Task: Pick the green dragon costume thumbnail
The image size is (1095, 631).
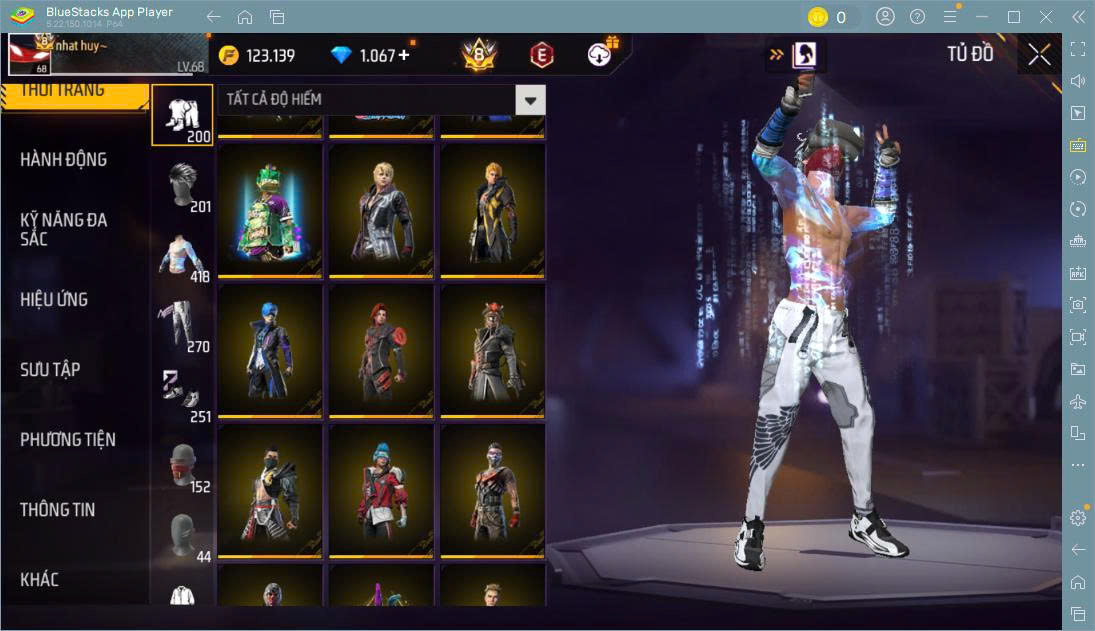Action: pyautogui.click(x=270, y=211)
